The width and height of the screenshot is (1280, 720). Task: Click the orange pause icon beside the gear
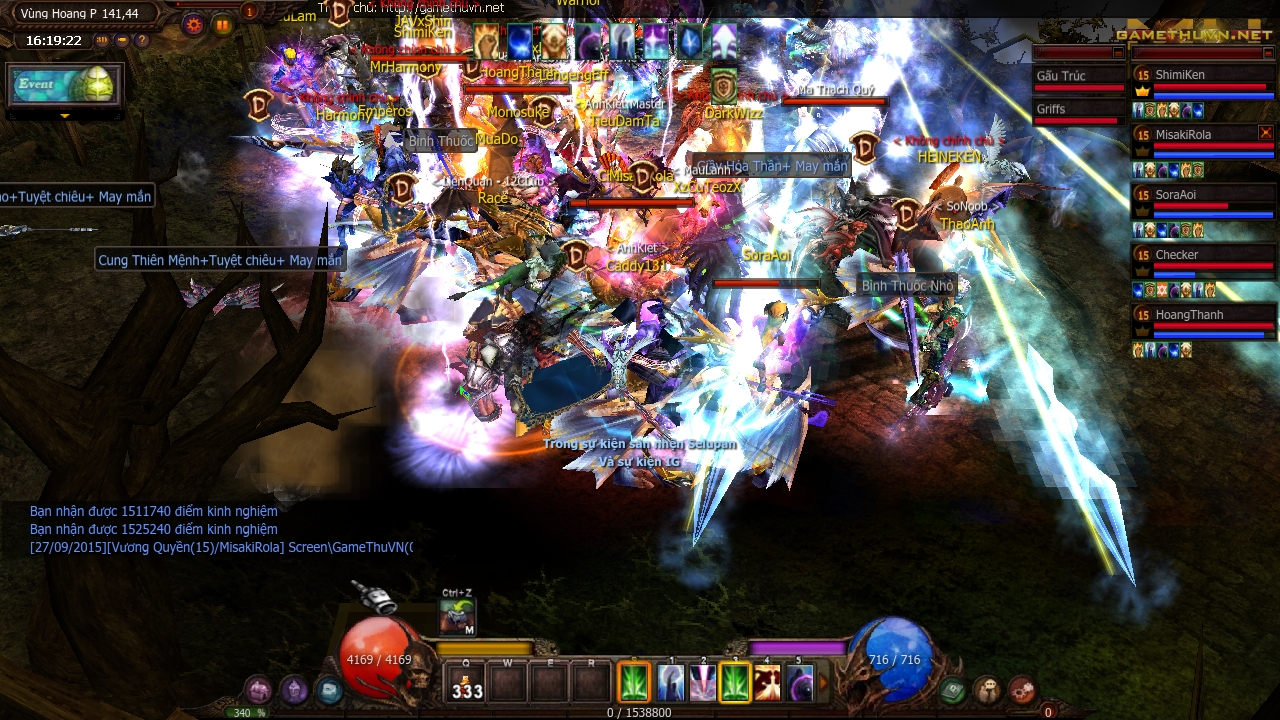pos(222,26)
